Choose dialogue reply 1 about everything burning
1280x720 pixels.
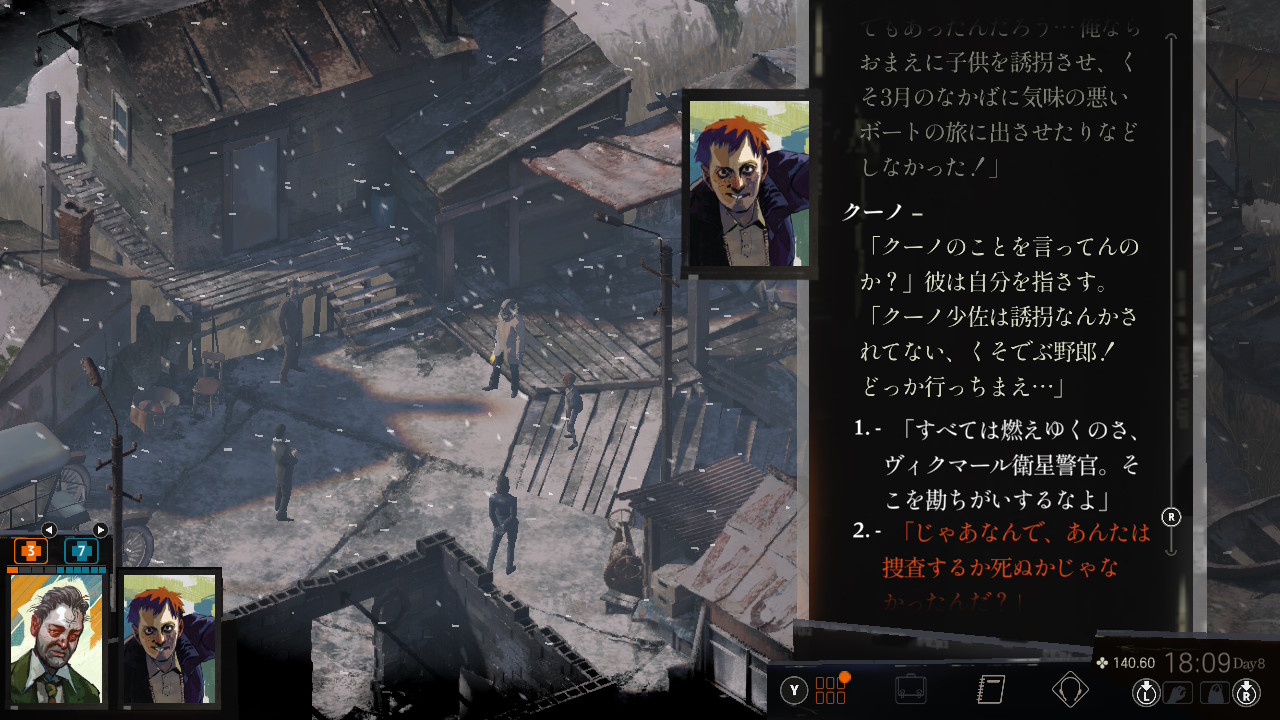[x=1010, y=464]
